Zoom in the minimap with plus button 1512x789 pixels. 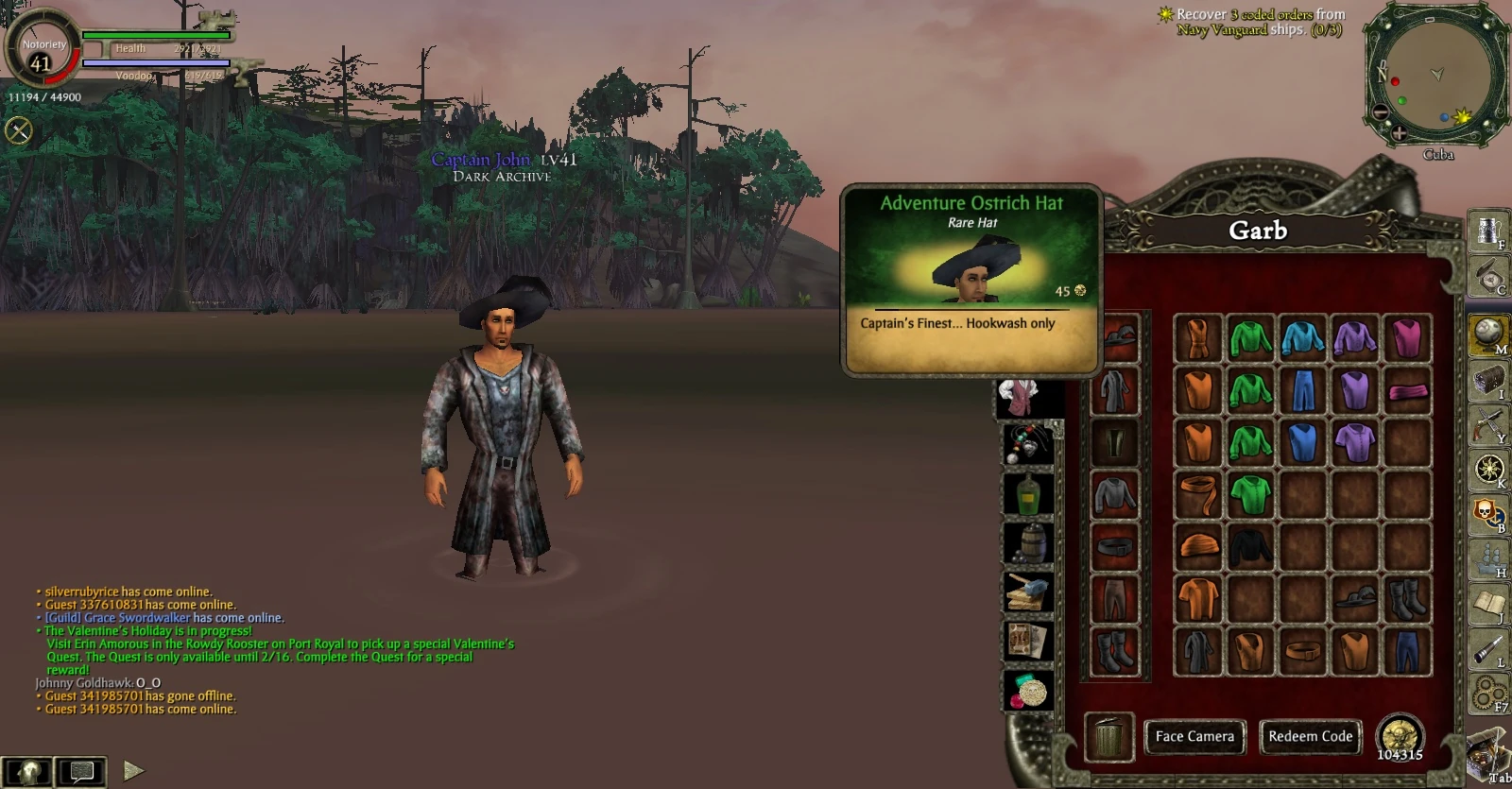click(x=1399, y=133)
